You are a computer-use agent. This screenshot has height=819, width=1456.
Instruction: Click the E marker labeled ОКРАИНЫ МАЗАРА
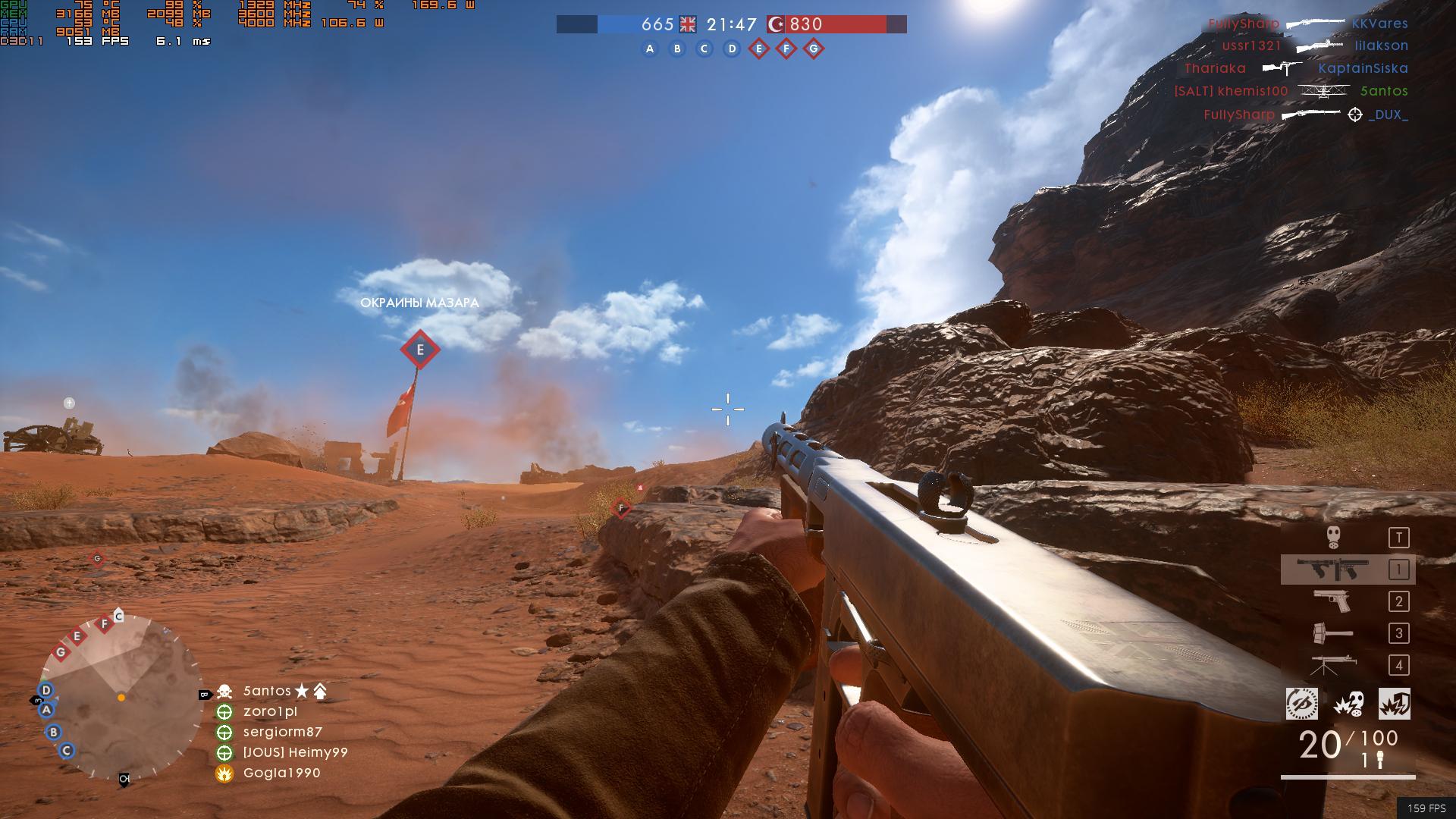(x=419, y=350)
